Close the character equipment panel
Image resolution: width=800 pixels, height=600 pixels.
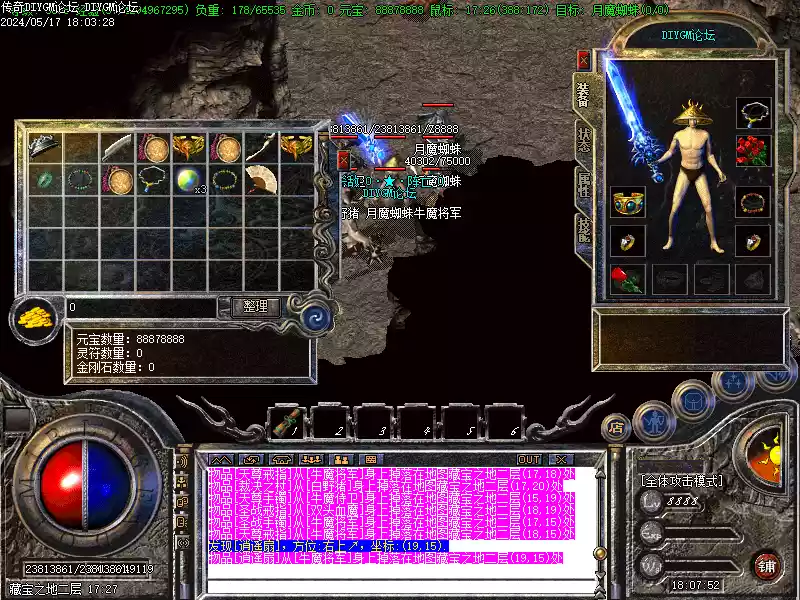click(x=582, y=58)
